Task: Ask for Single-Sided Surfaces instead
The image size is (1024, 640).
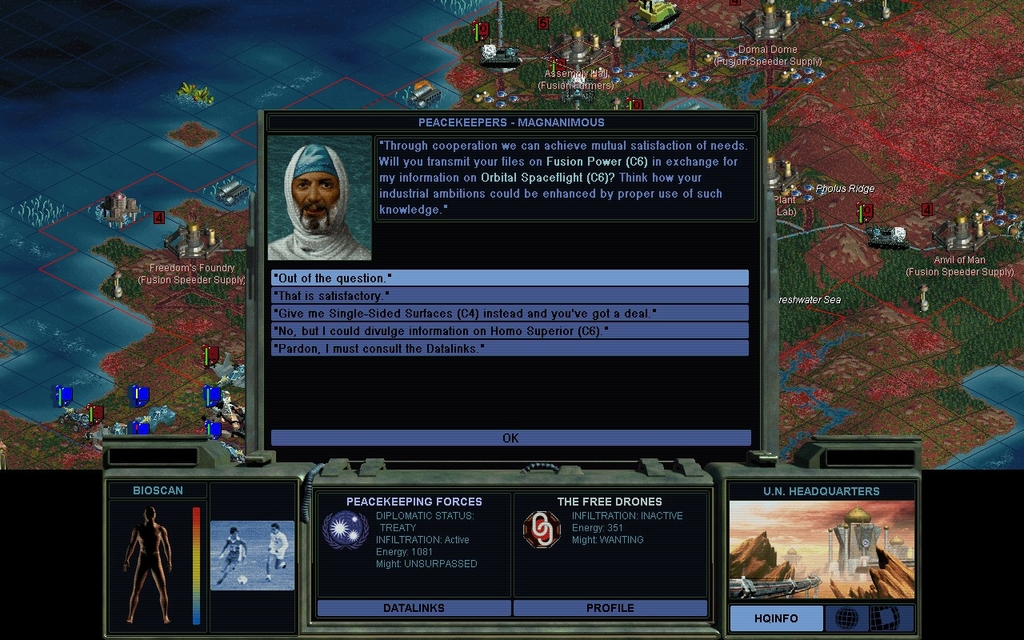Action: (x=510, y=313)
